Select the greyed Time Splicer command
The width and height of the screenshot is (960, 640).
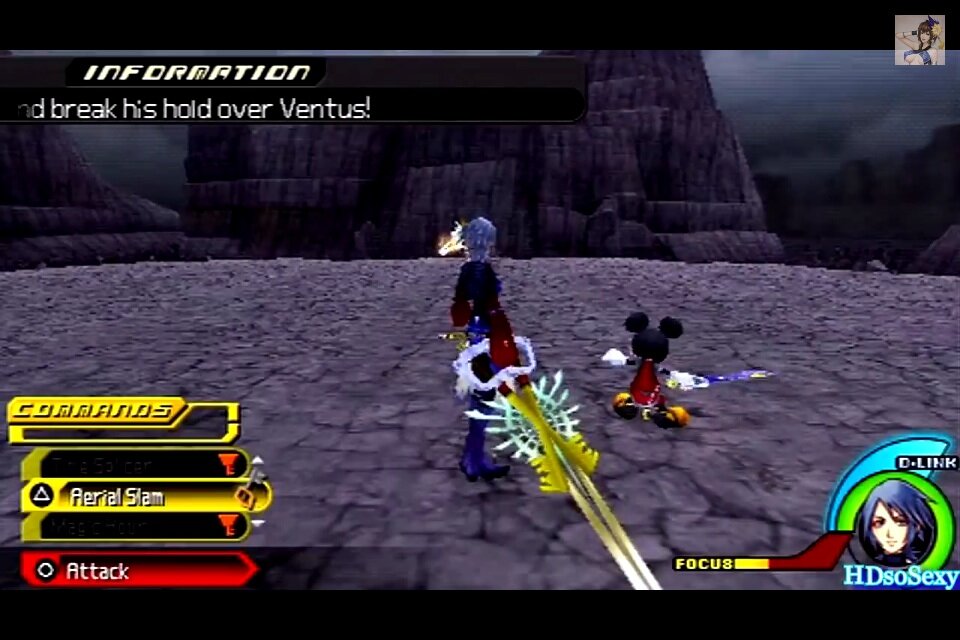(130, 465)
